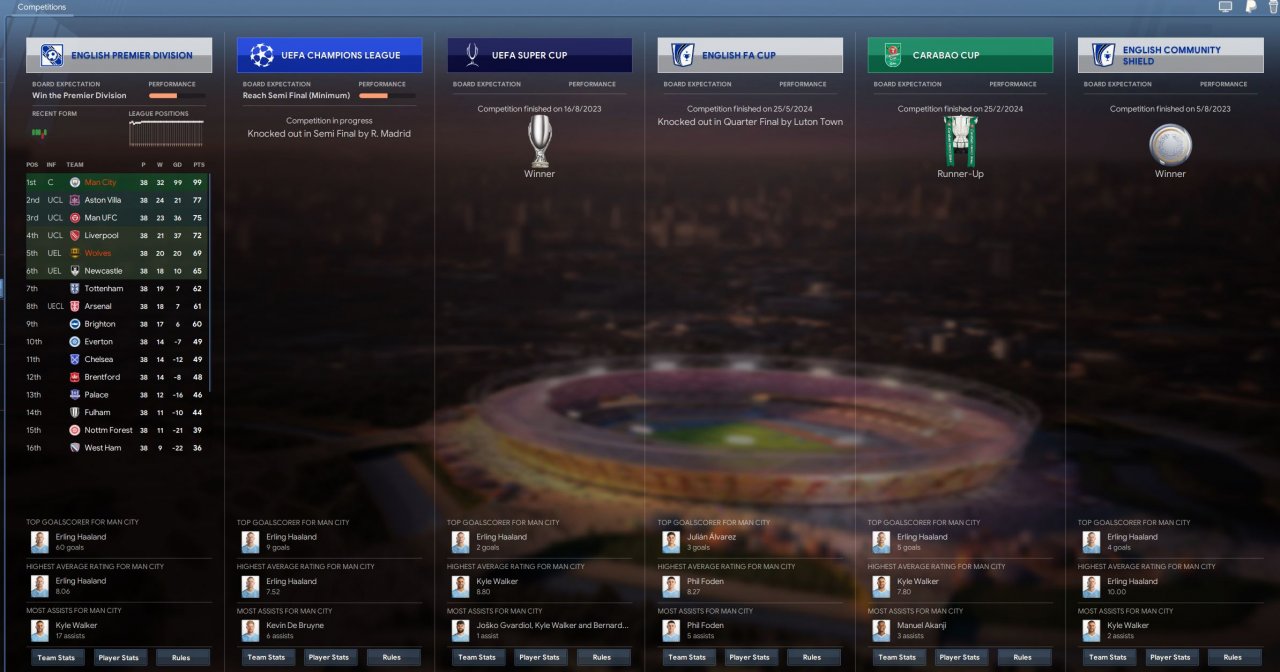Select Aston Villa in the league table

click(x=103, y=200)
